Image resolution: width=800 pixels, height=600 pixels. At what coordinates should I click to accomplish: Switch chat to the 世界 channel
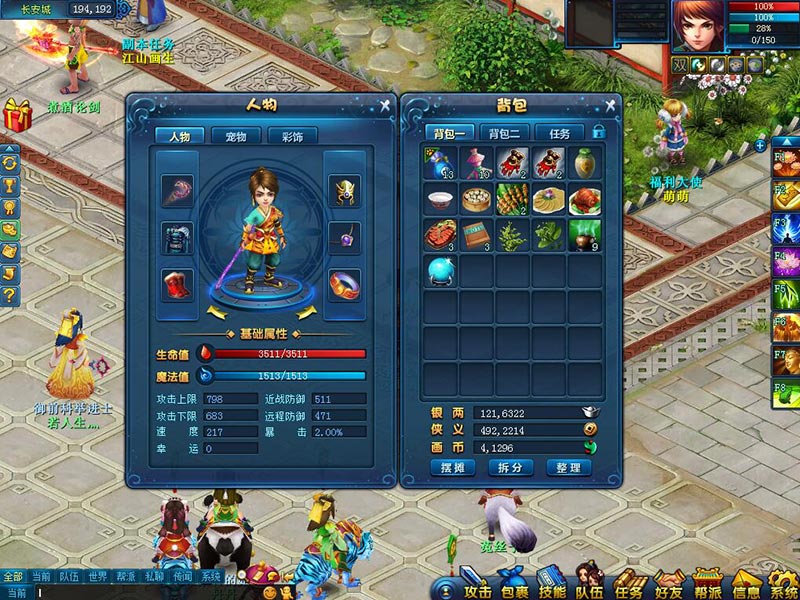coord(97,577)
